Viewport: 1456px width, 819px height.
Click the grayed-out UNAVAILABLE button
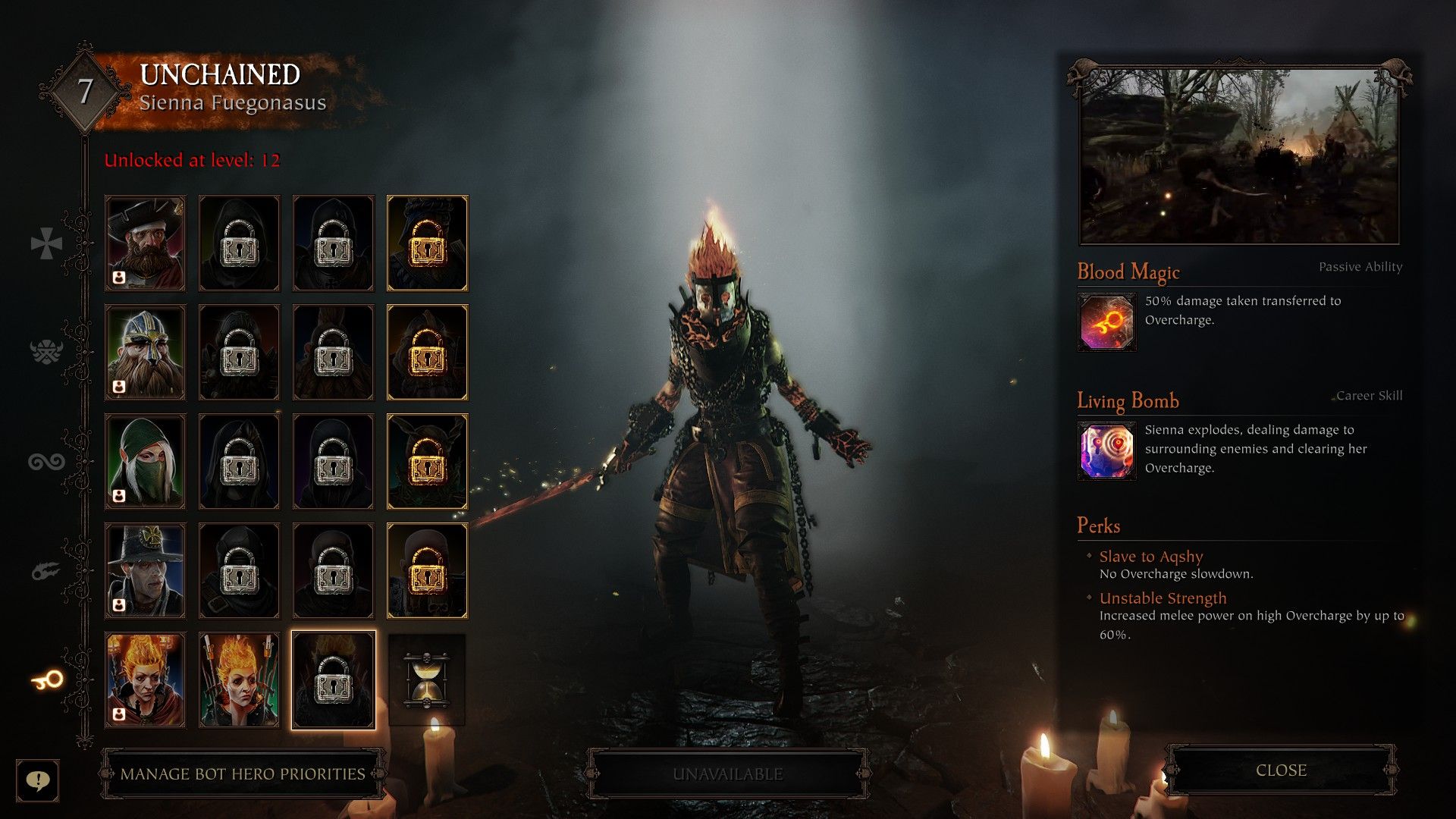pyautogui.click(x=726, y=774)
